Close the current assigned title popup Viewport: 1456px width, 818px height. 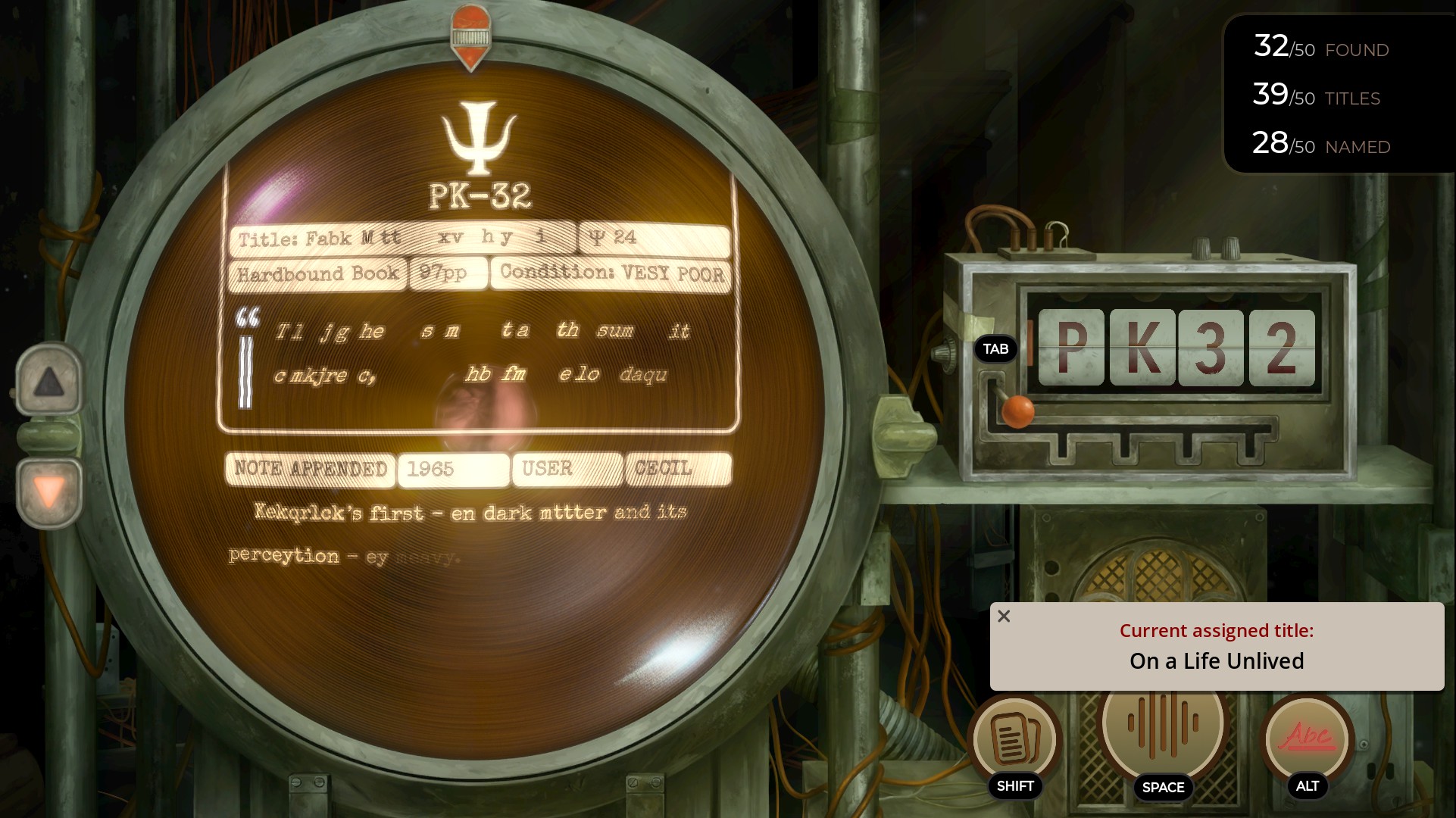[1004, 617]
